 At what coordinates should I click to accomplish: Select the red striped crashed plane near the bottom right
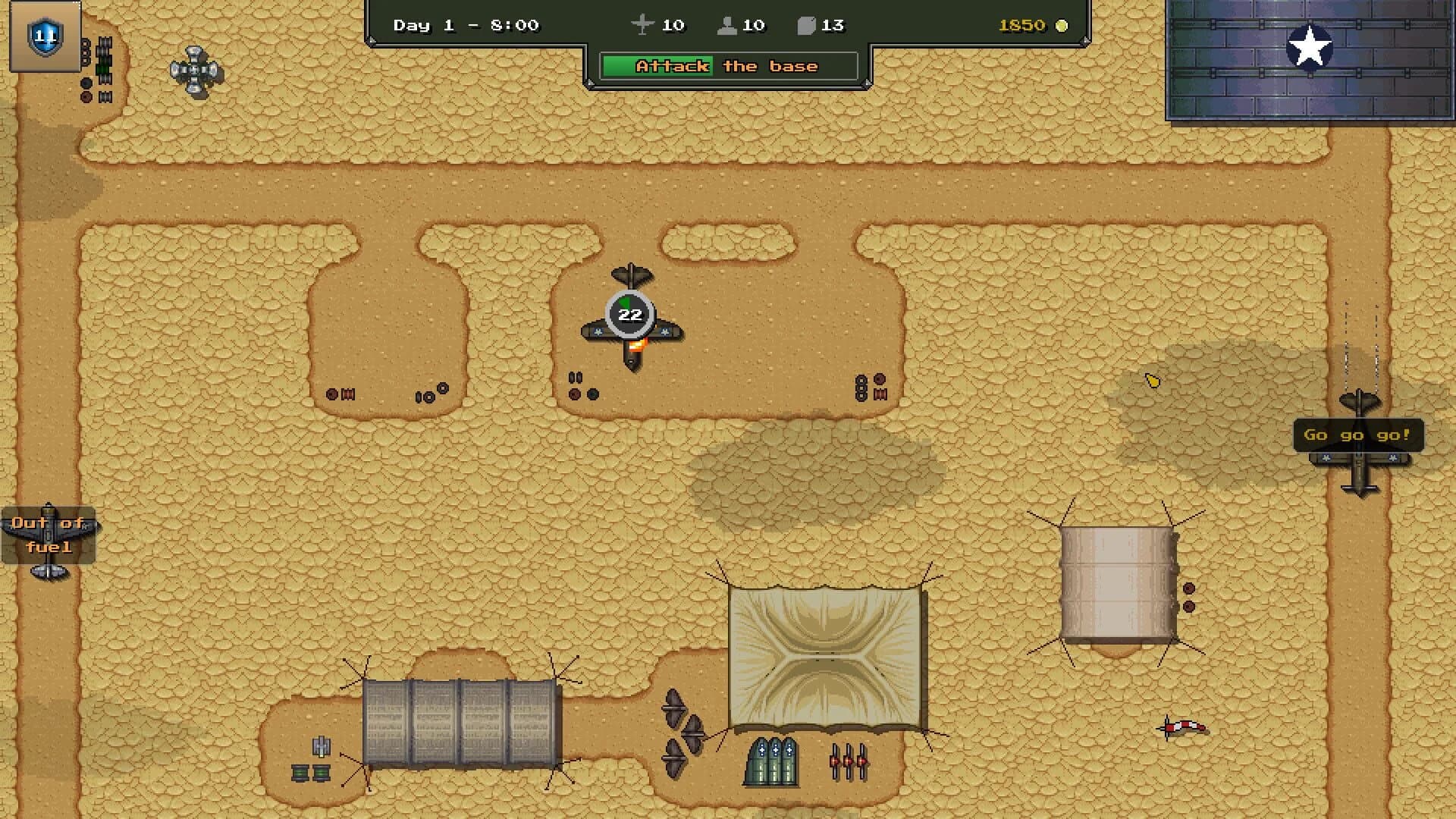tap(1182, 728)
